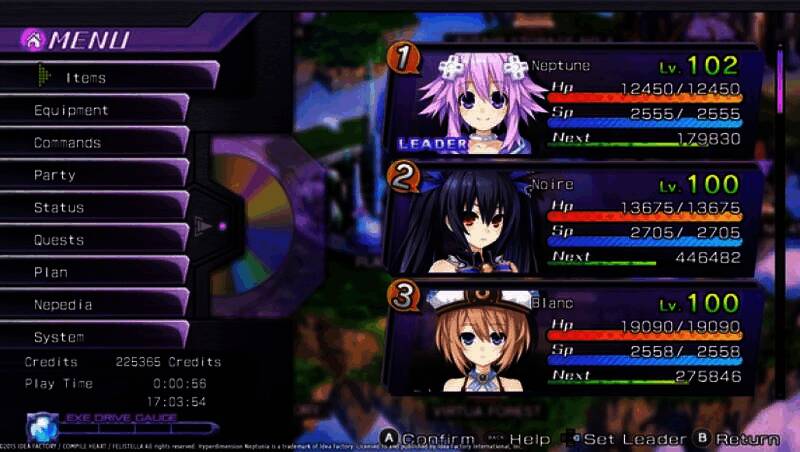Select the Equipment menu option
This screenshot has width=800, height=452.
click(95, 110)
